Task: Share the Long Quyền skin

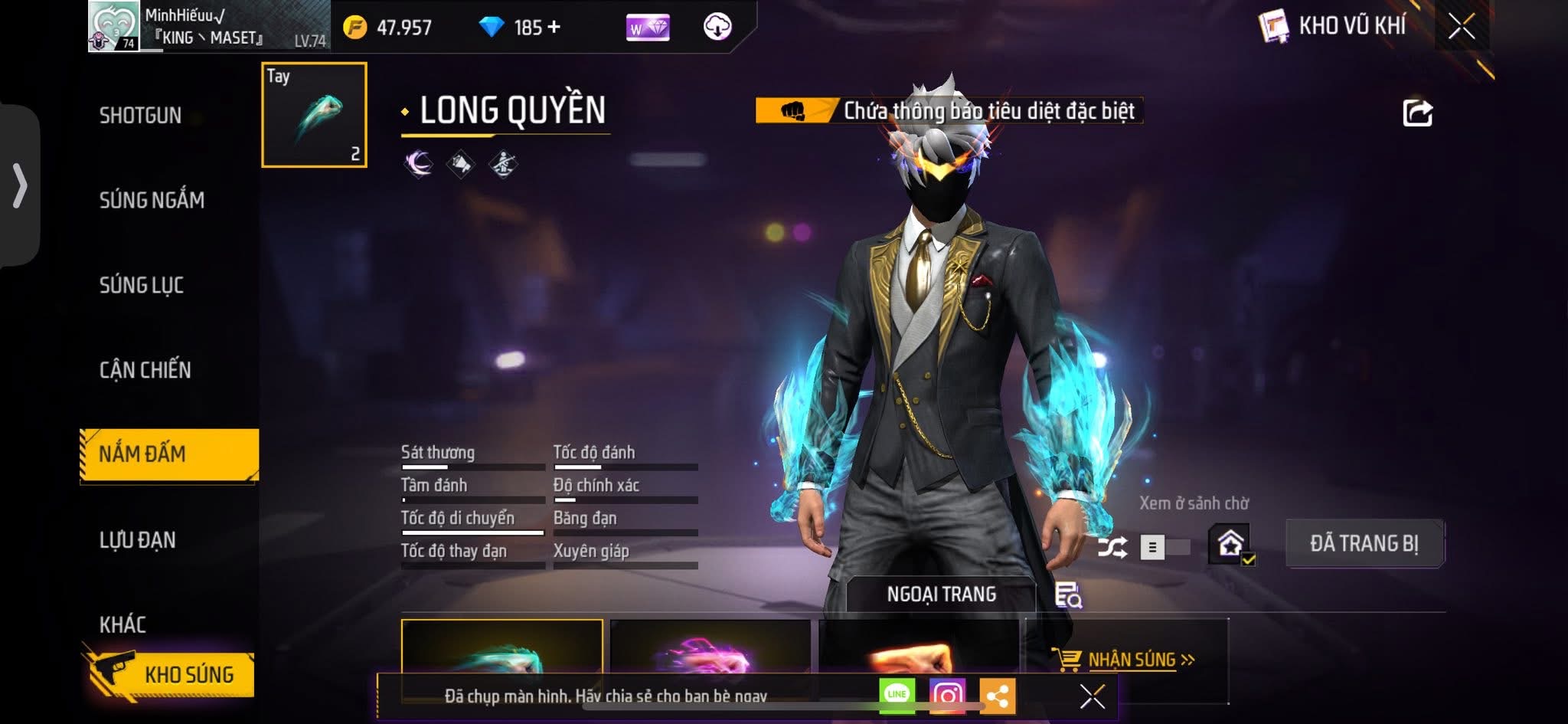Action: pyautogui.click(x=1416, y=113)
